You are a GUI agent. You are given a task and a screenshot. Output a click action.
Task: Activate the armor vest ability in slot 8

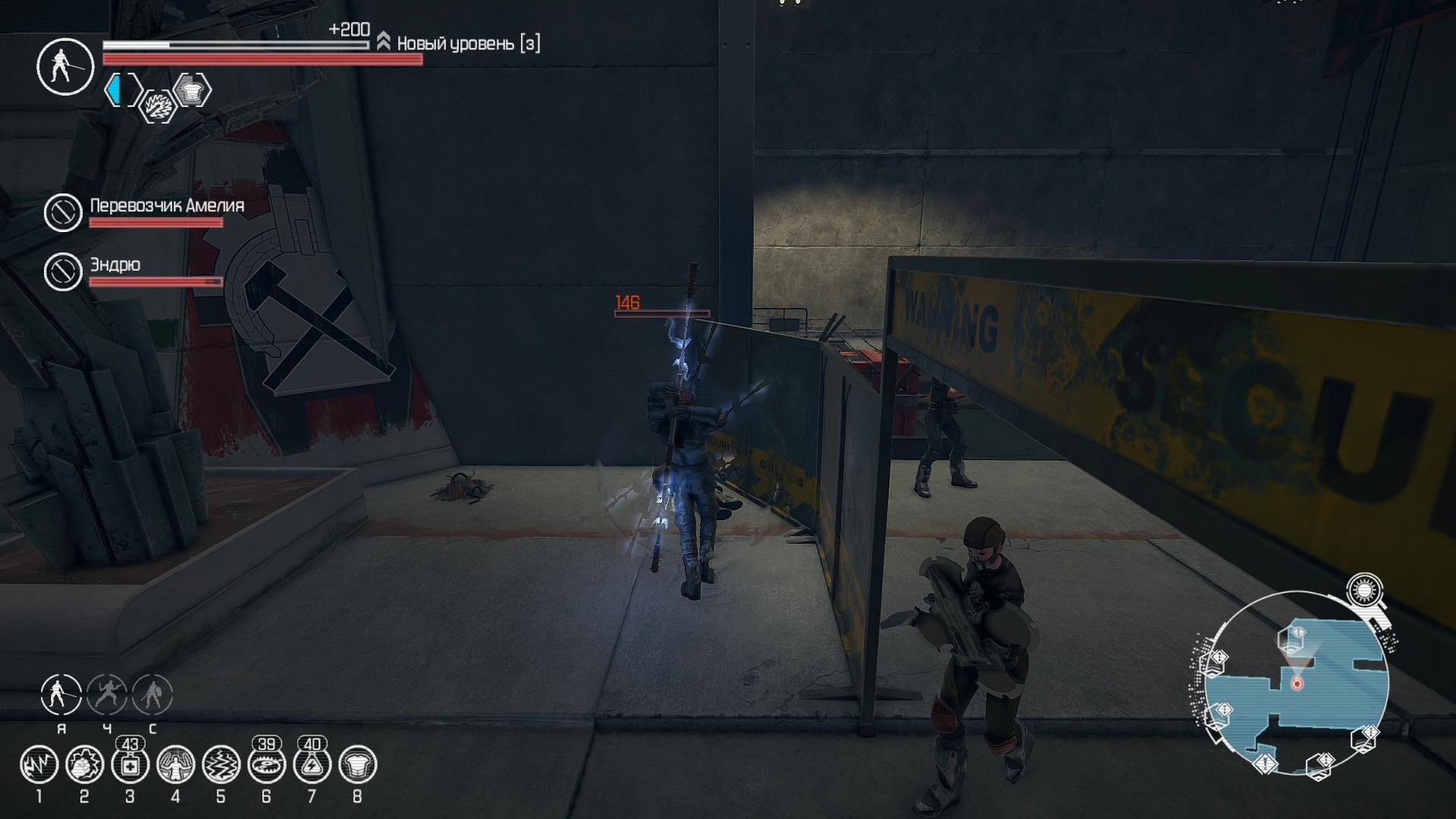click(x=358, y=765)
